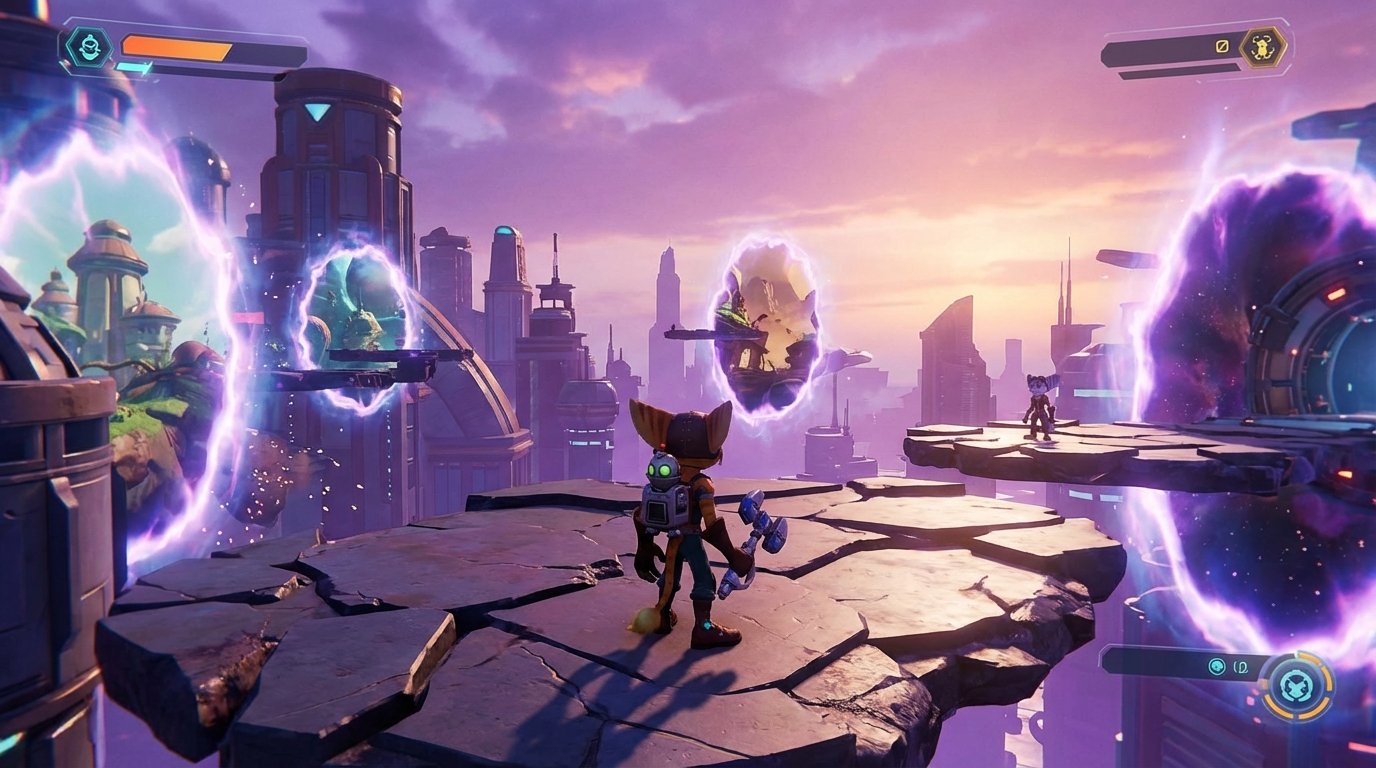Click the bolt currency icon bottom-right
The width and height of the screenshot is (1376, 768).
1216,666
